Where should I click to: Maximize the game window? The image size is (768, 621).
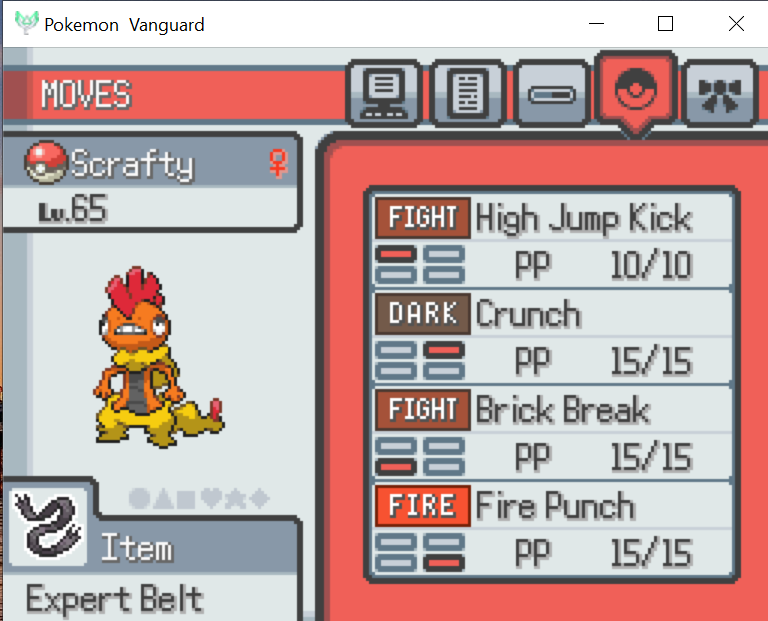click(665, 24)
